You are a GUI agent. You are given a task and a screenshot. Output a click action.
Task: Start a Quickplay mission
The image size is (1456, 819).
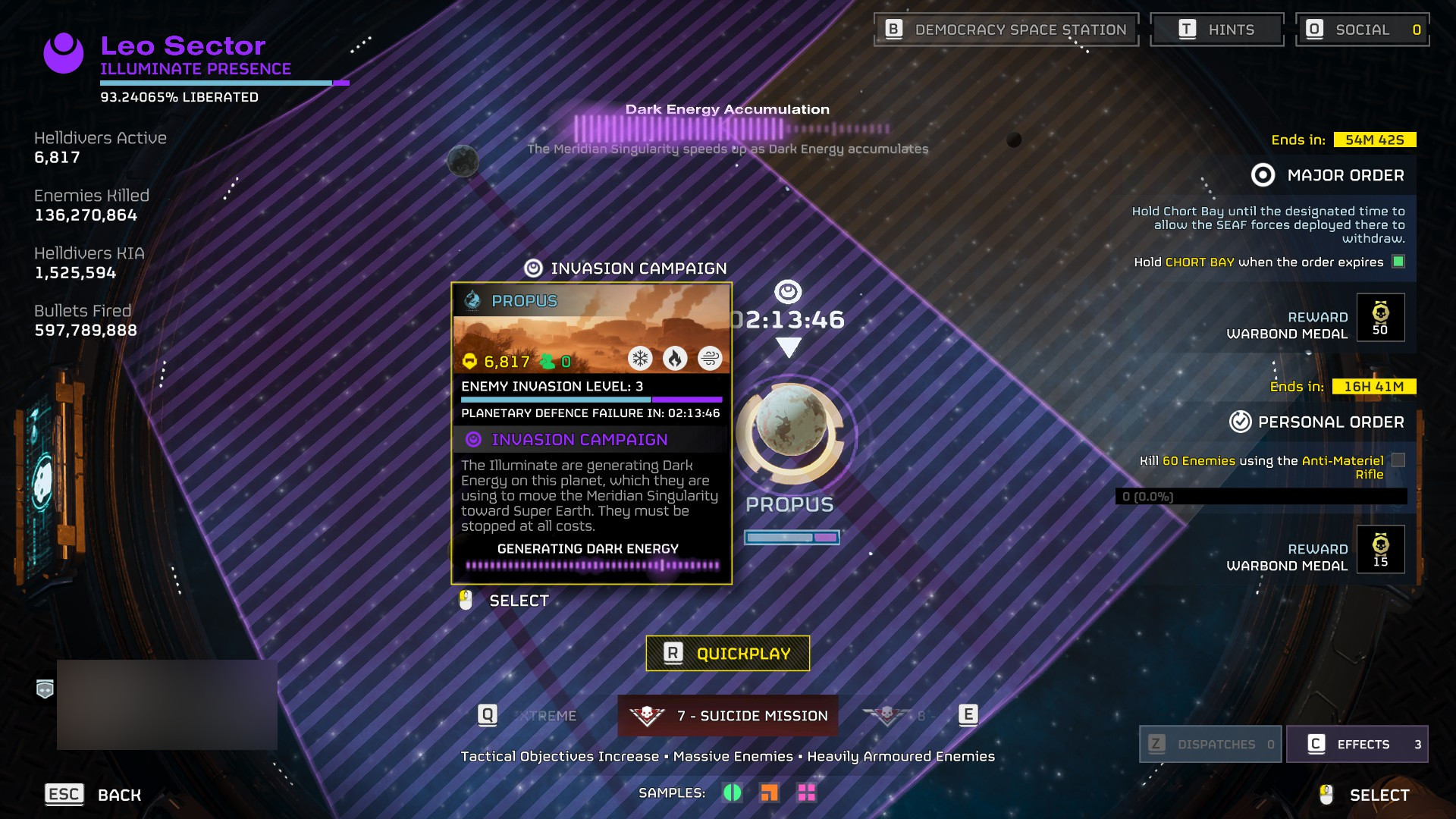pyautogui.click(x=727, y=654)
